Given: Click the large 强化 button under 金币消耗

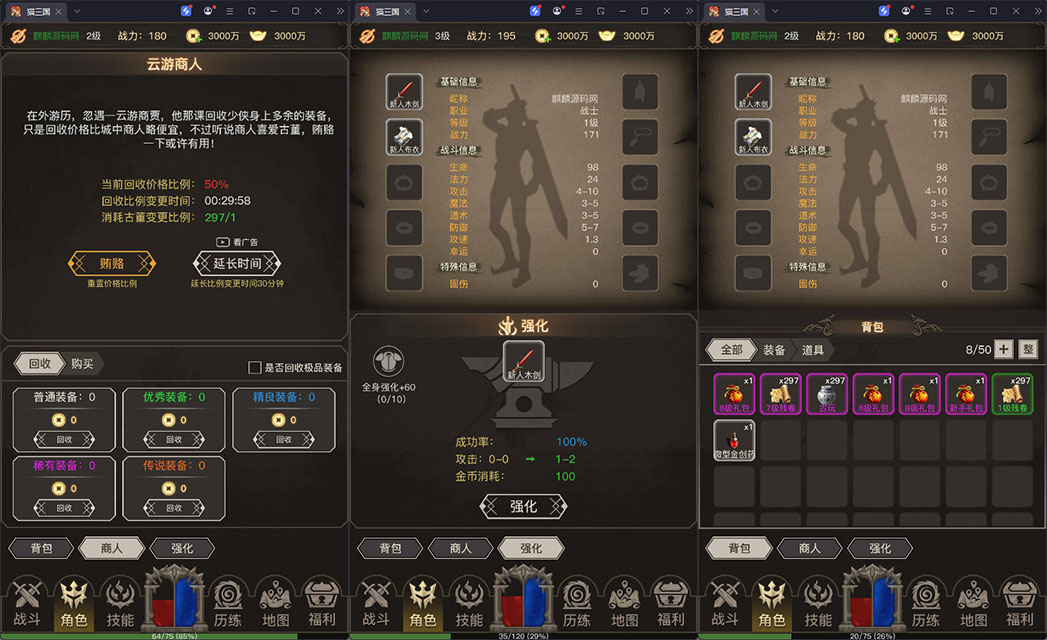Looking at the screenshot, I should [x=523, y=506].
